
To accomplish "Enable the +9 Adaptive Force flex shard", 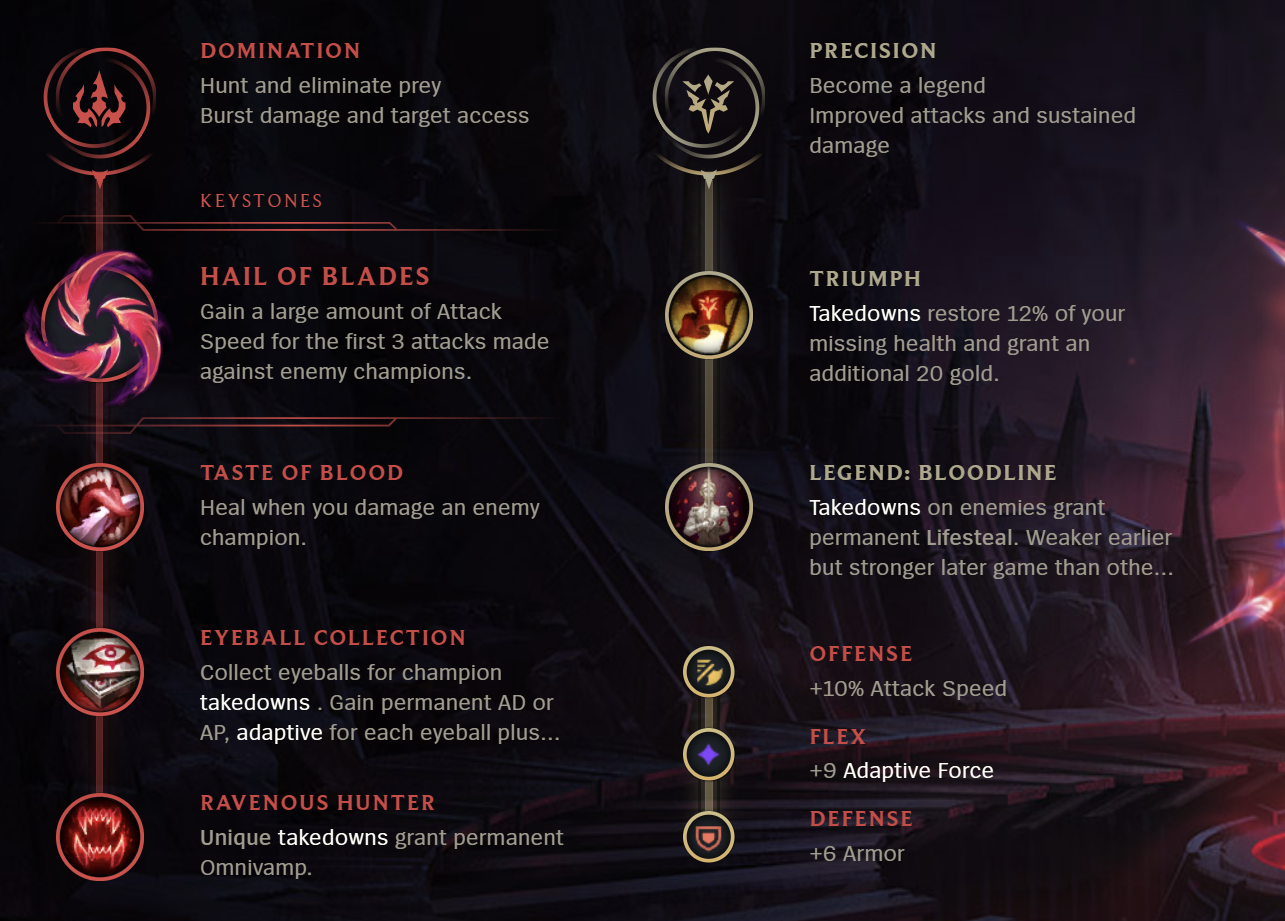I will tap(709, 755).
